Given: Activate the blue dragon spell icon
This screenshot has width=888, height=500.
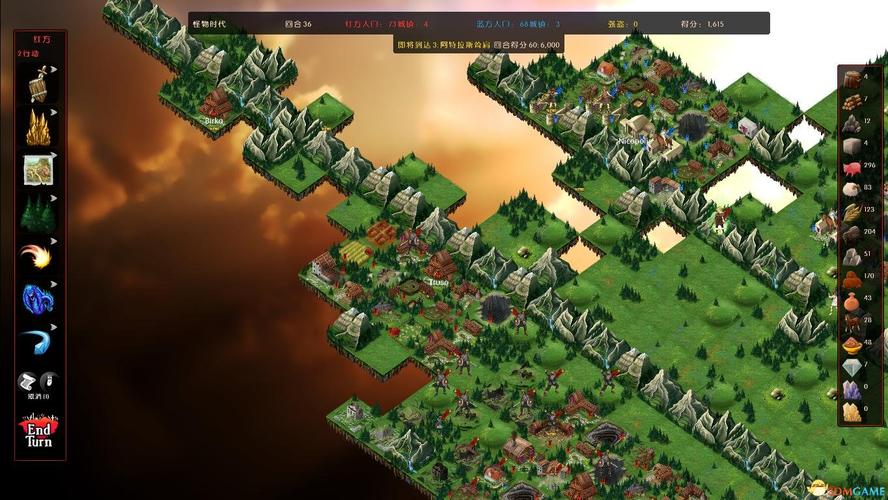Looking at the screenshot, I should coord(39,298).
